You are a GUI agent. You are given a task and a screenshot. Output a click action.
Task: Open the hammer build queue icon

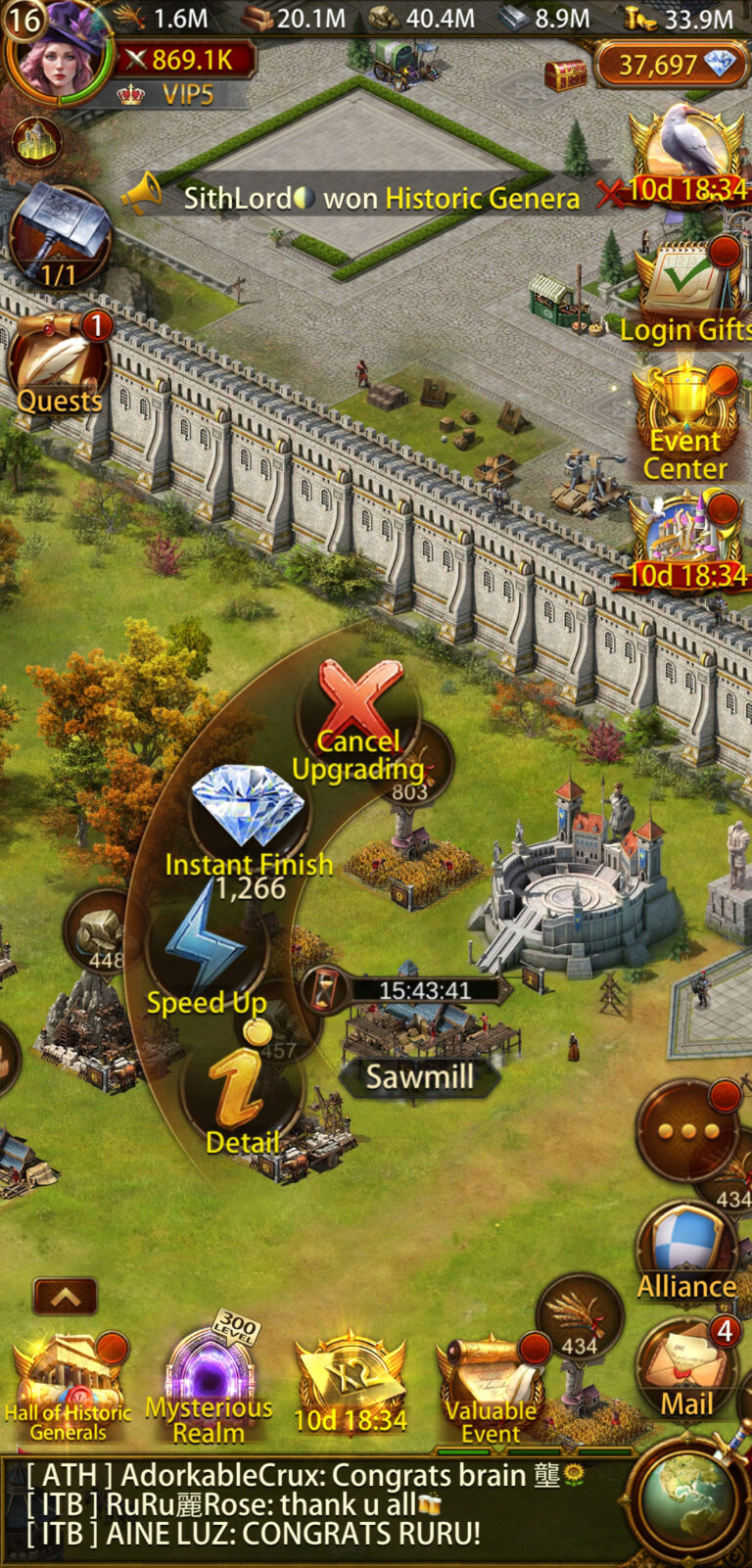(59, 235)
